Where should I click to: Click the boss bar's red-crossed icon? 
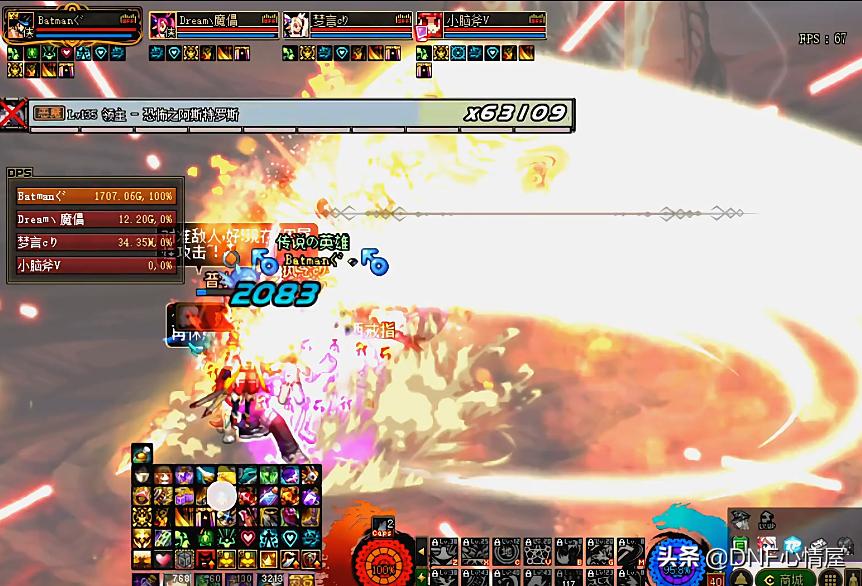[x=13, y=113]
